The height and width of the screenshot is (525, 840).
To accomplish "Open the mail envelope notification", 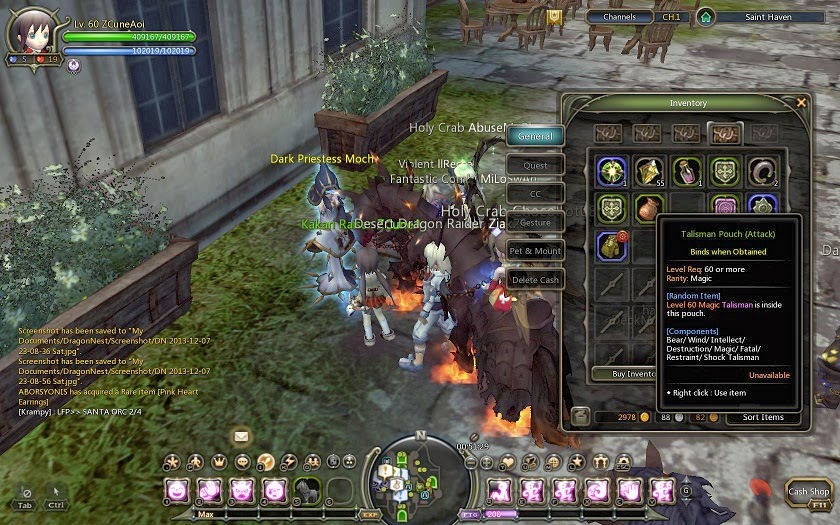I will click(x=241, y=436).
